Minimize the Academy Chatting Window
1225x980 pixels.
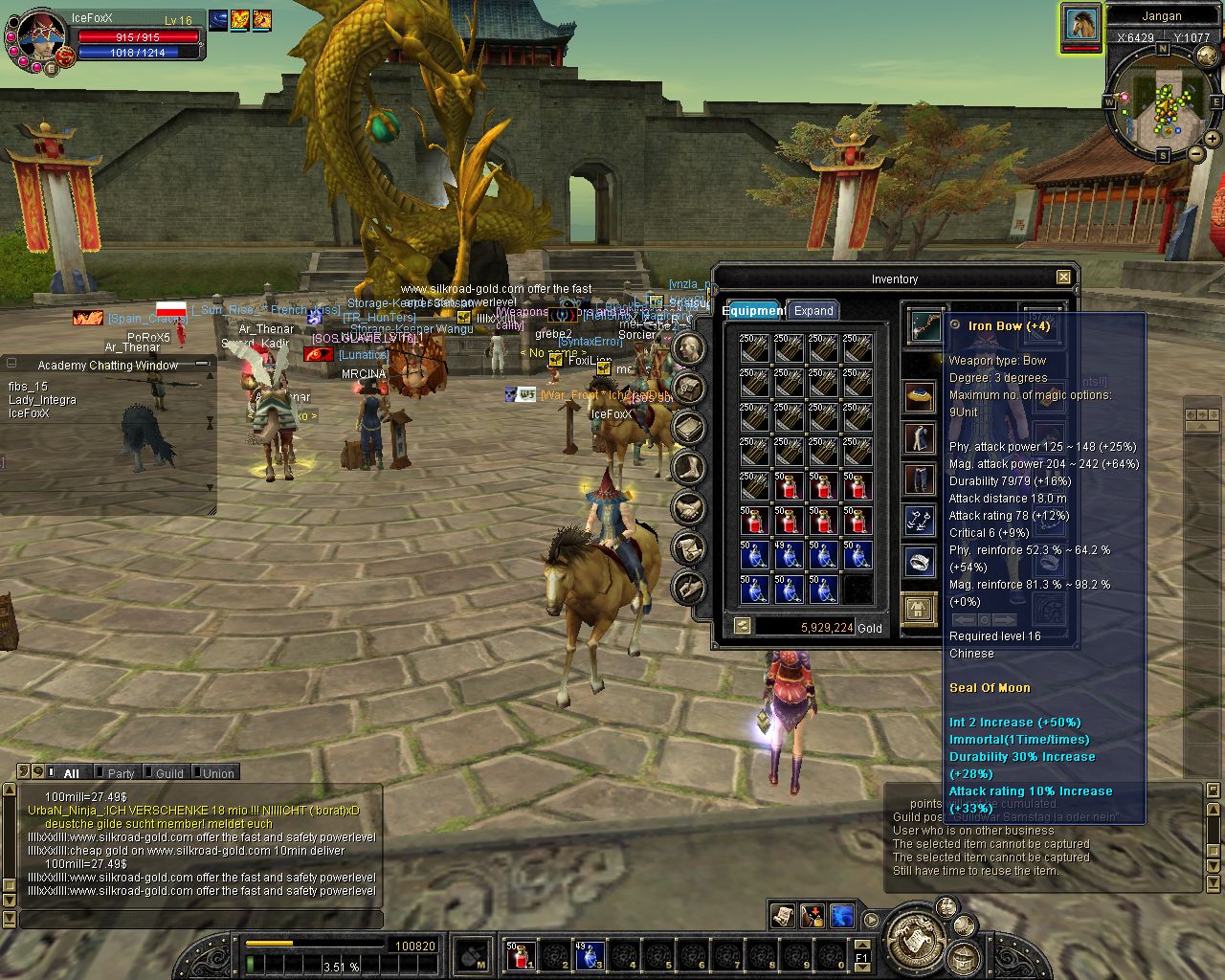(202, 364)
